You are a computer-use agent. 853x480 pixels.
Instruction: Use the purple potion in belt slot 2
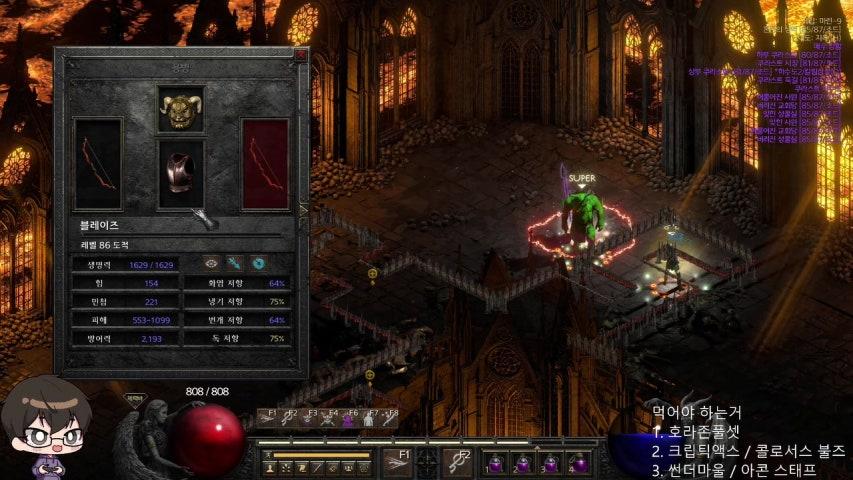click(x=522, y=463)
